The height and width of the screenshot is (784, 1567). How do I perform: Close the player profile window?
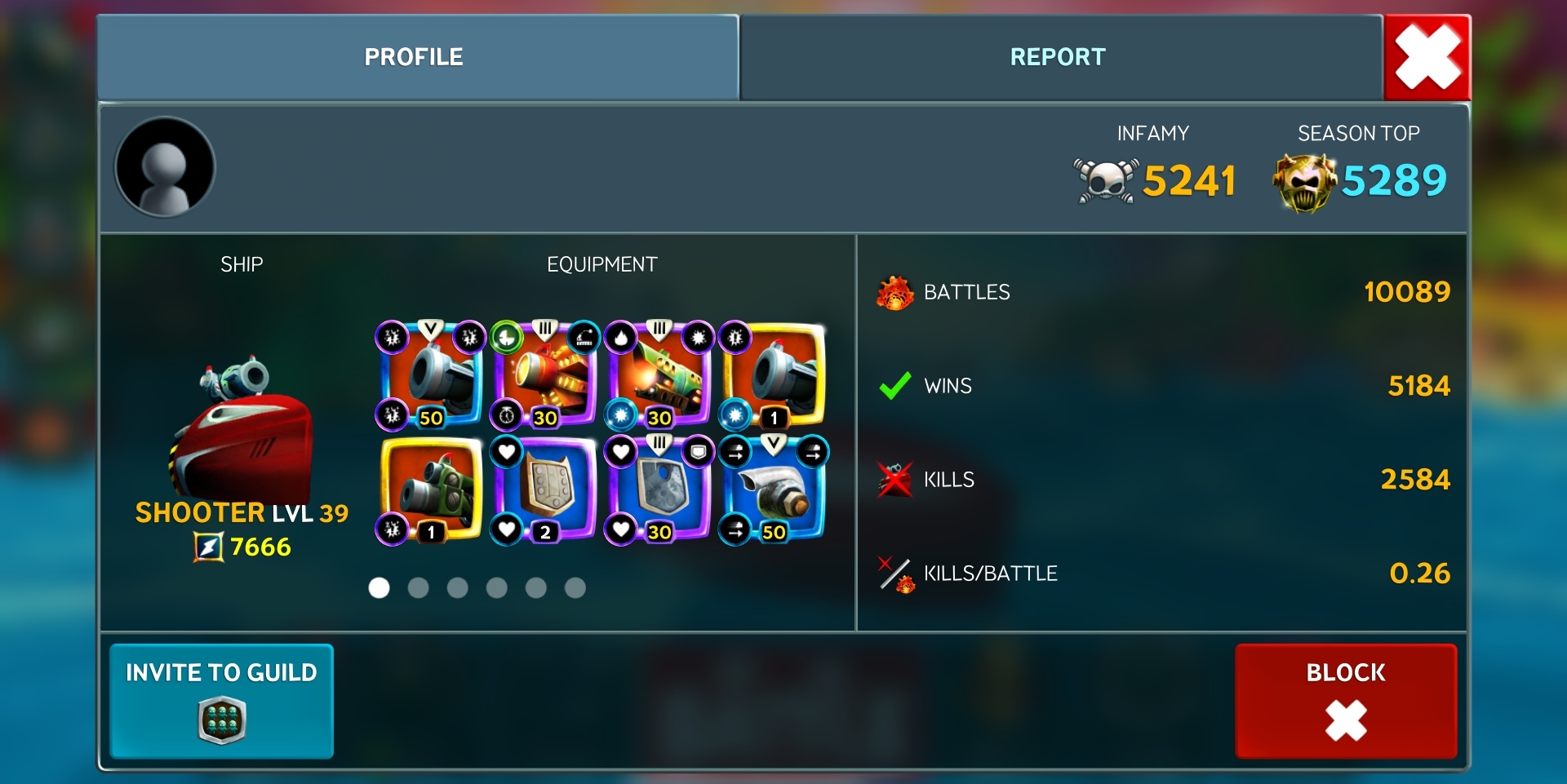1427,57
